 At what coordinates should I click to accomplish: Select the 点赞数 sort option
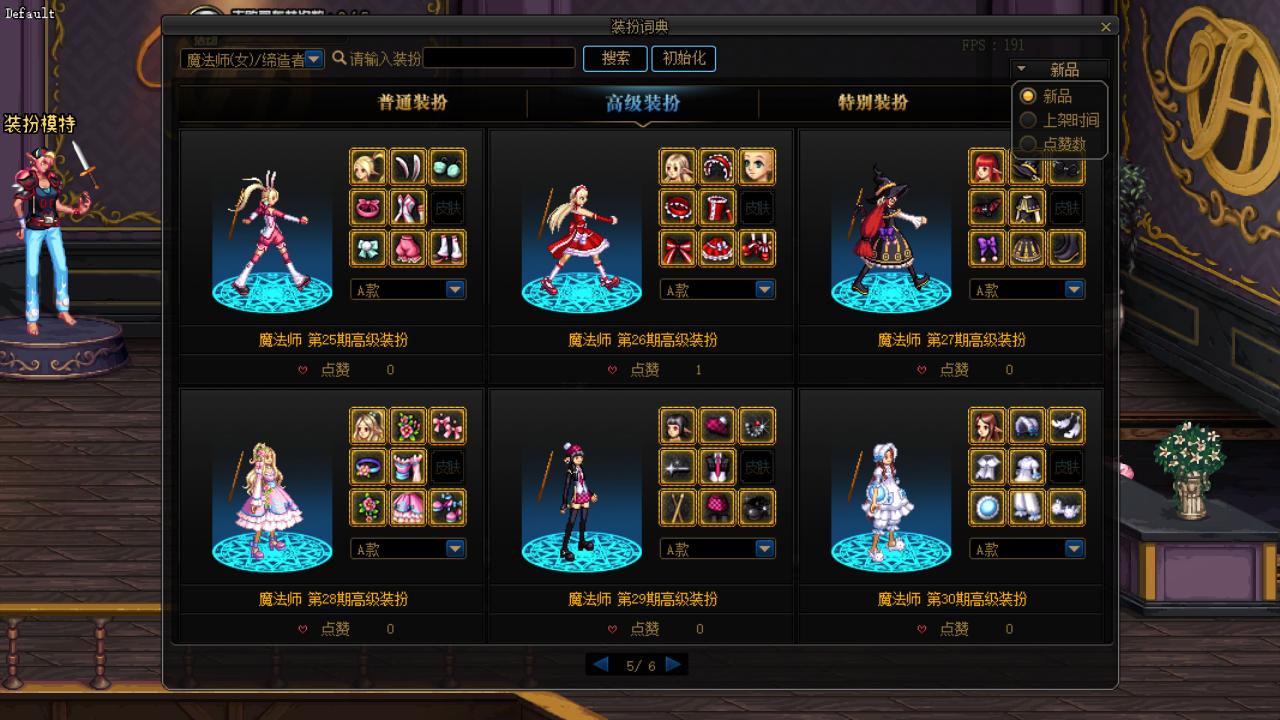click(x=1027, y=143)
